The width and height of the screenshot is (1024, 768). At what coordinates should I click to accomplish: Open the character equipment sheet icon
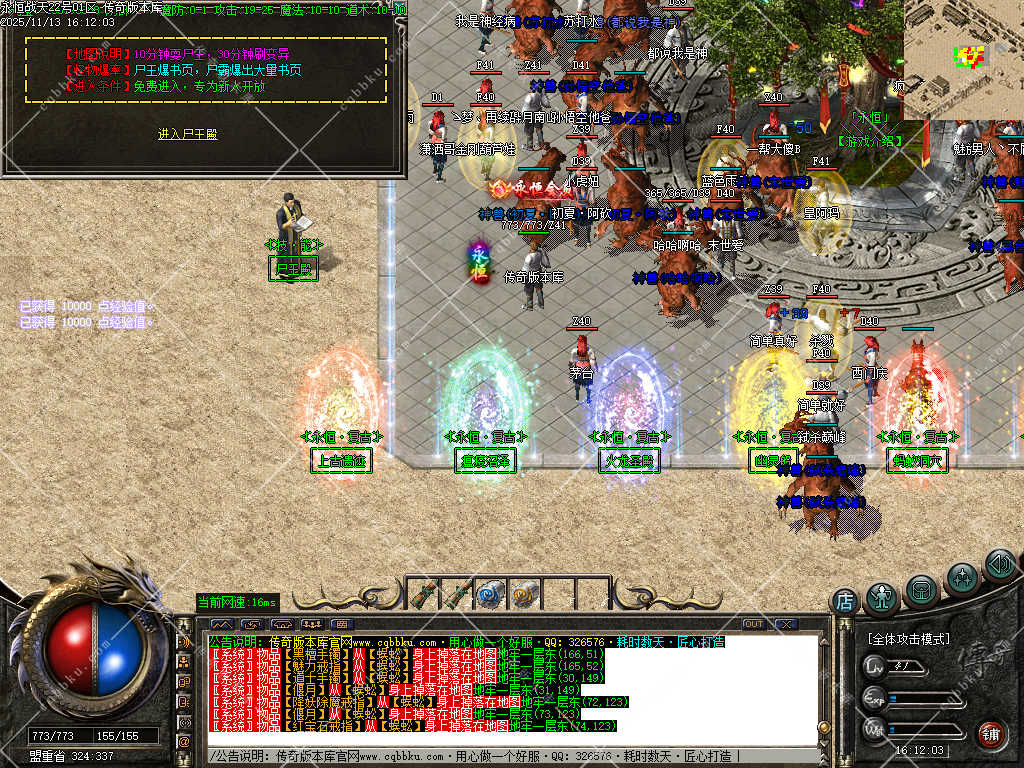point(882,597)
